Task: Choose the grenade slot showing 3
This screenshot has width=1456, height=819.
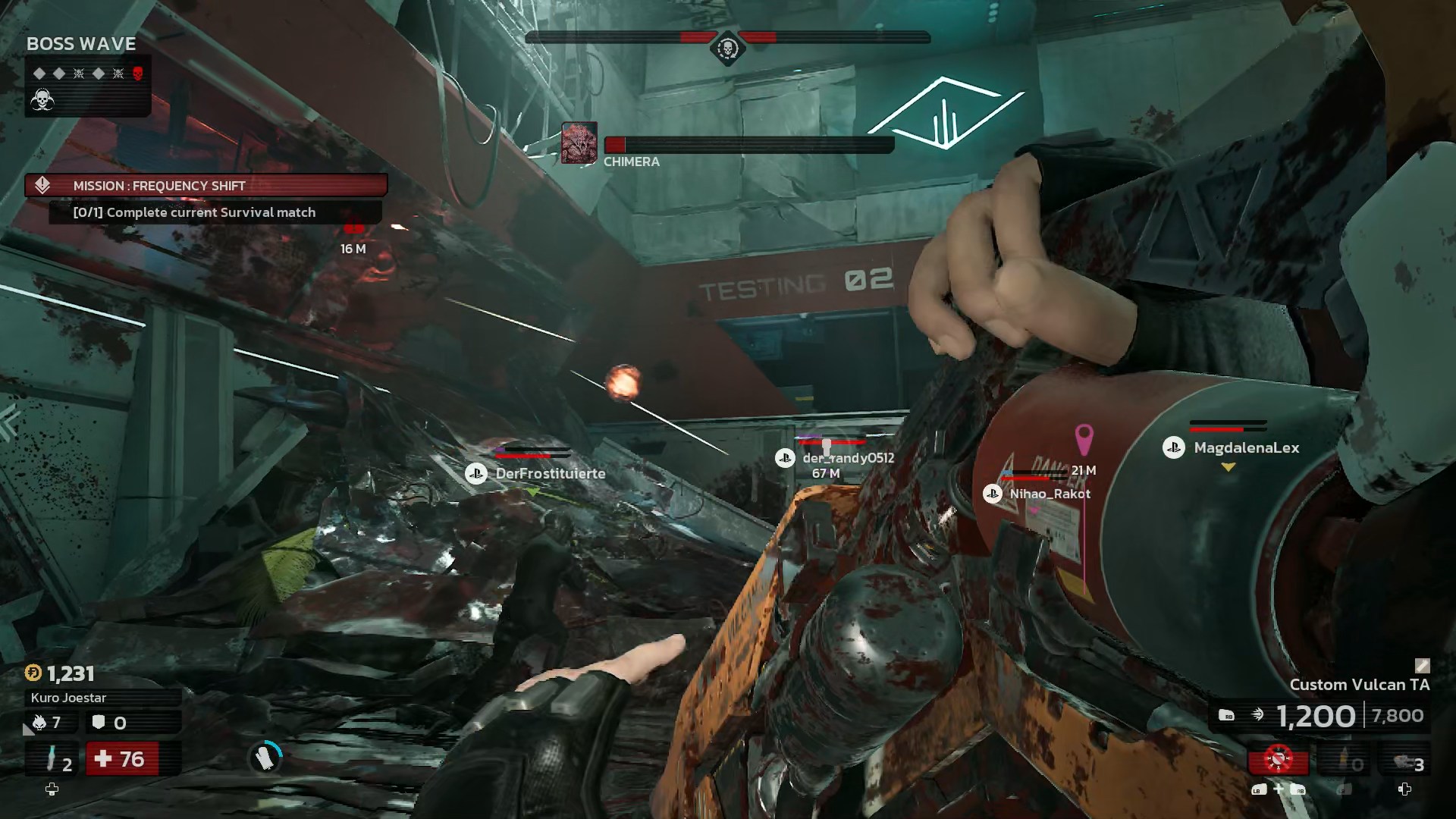Action: pyautogui.click(x=1405, y=761)
